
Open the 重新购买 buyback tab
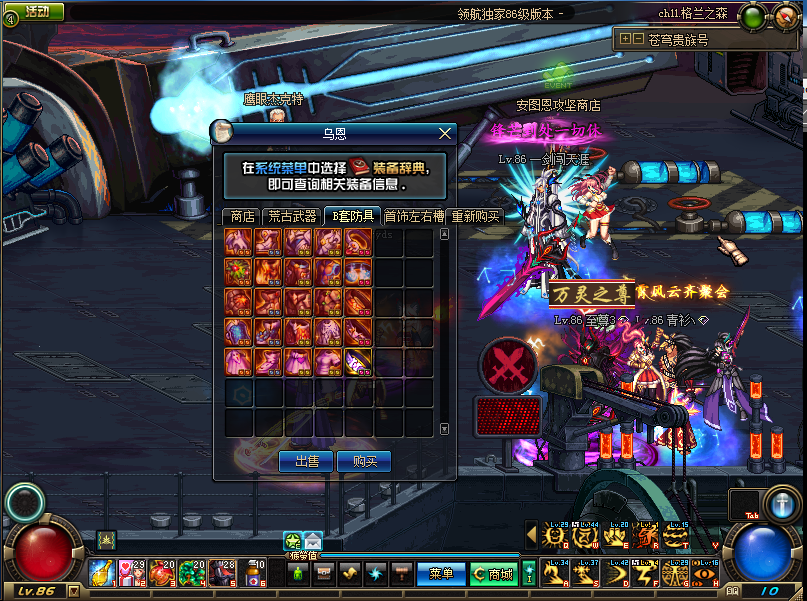click(474, 216)
